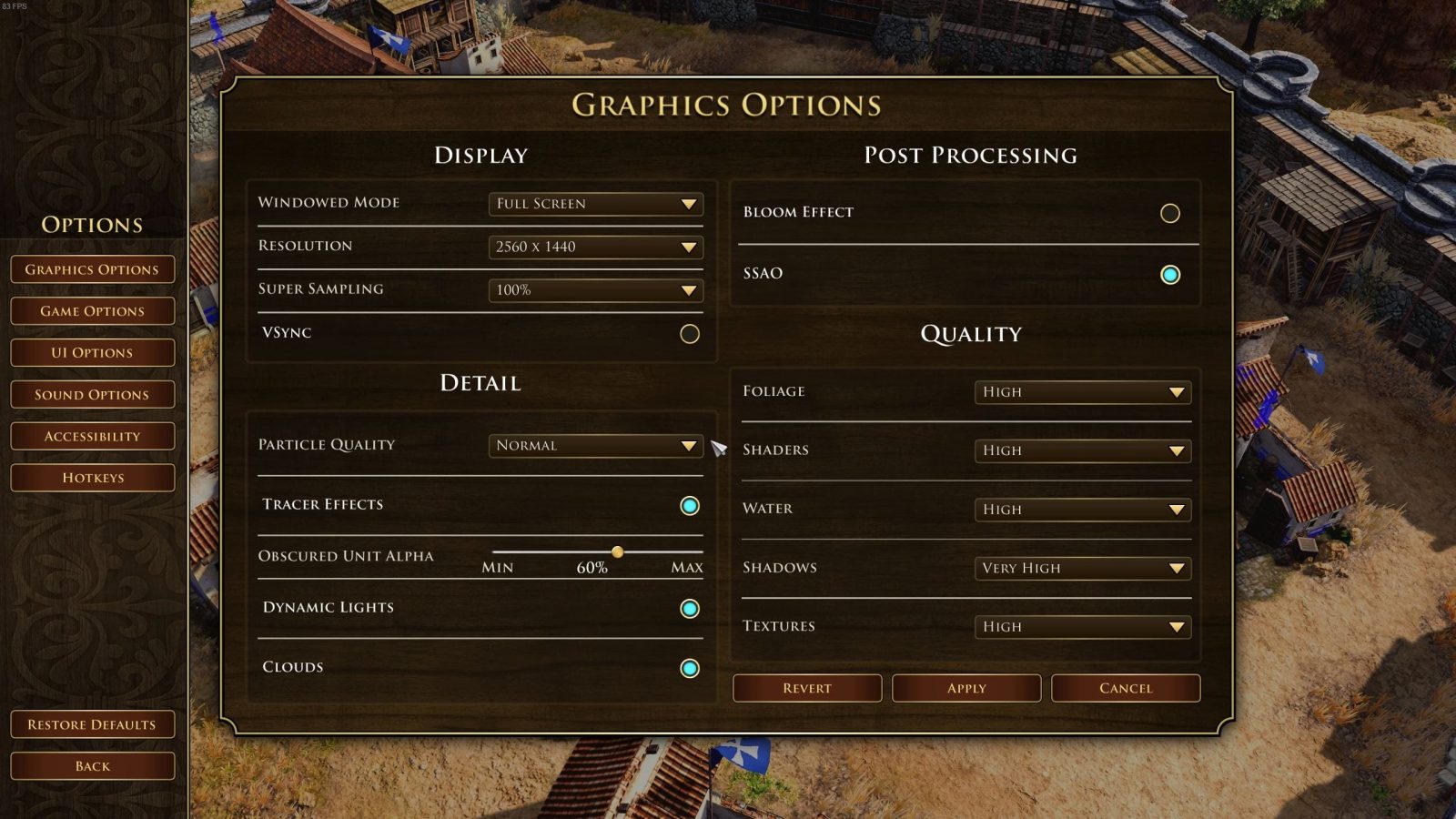Open the Windowed Mode dropdown
The width and height of the screenshot is (1456, 819).
pyautogui.click(x=595, y=204)
